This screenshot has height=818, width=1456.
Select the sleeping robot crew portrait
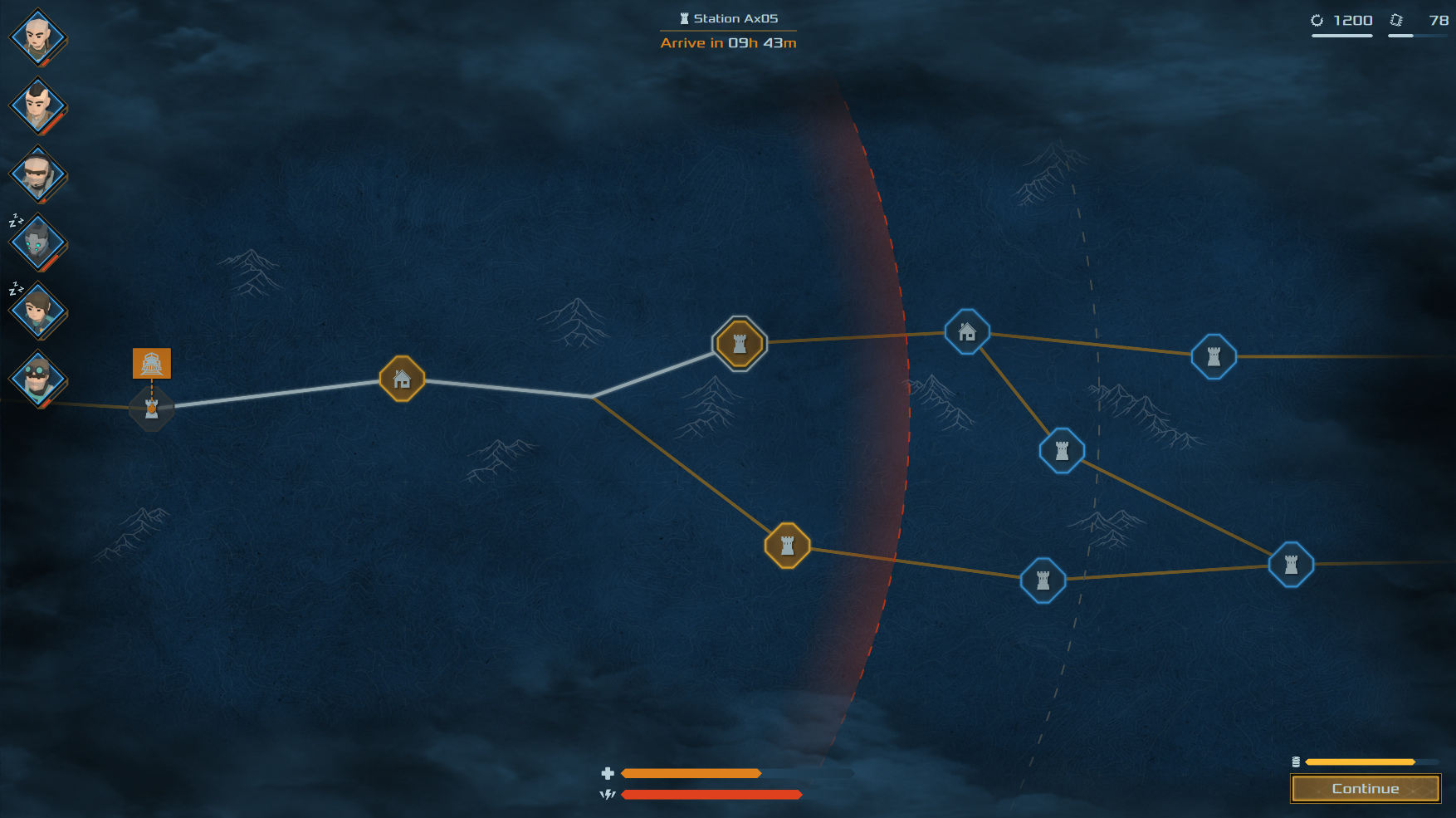click(x=38, y=242)
